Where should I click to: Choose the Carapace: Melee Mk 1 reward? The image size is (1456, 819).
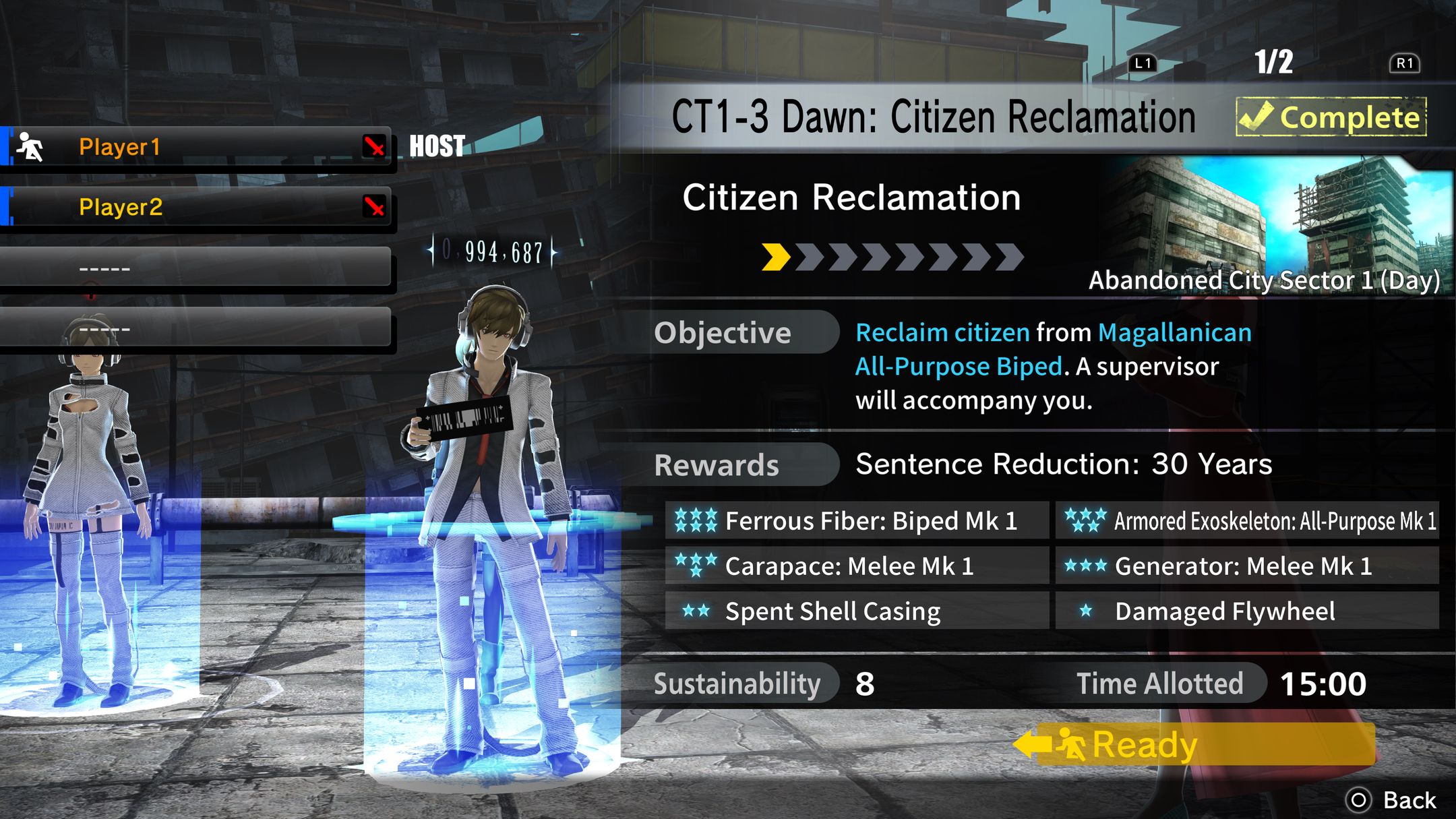(856, 566)
